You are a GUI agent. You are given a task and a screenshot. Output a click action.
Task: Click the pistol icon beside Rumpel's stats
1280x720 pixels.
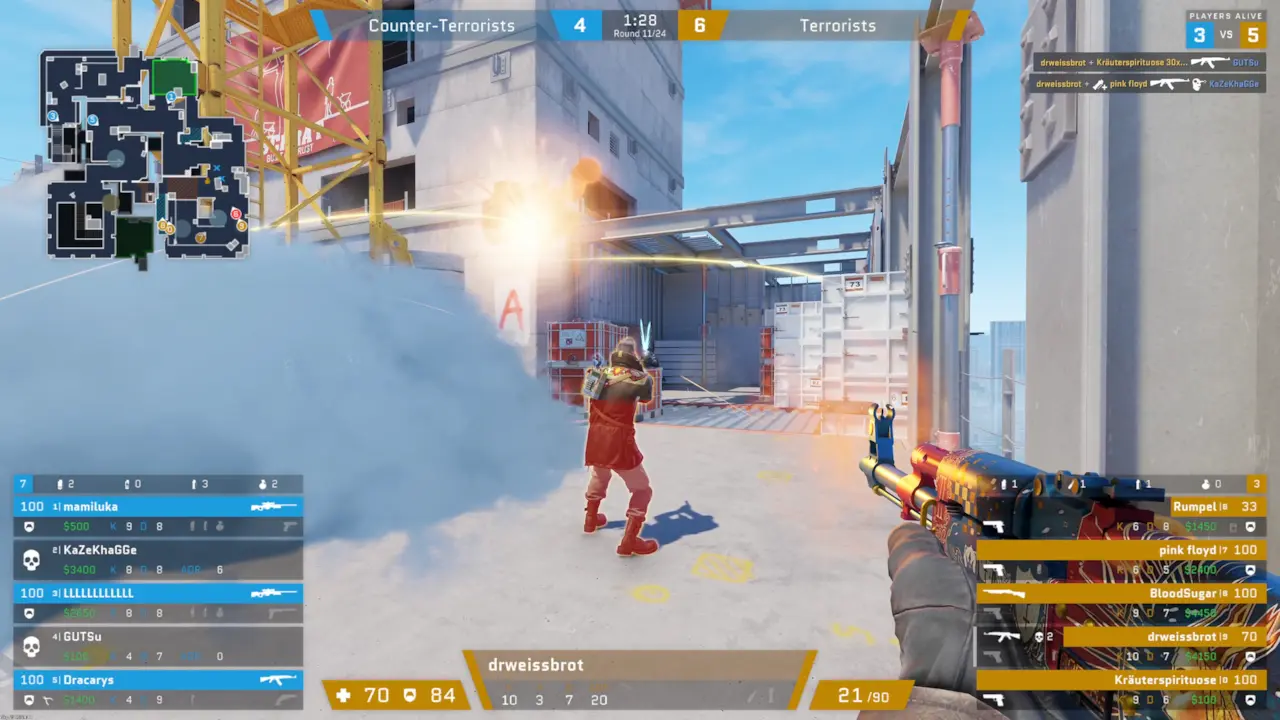(995, 525)
